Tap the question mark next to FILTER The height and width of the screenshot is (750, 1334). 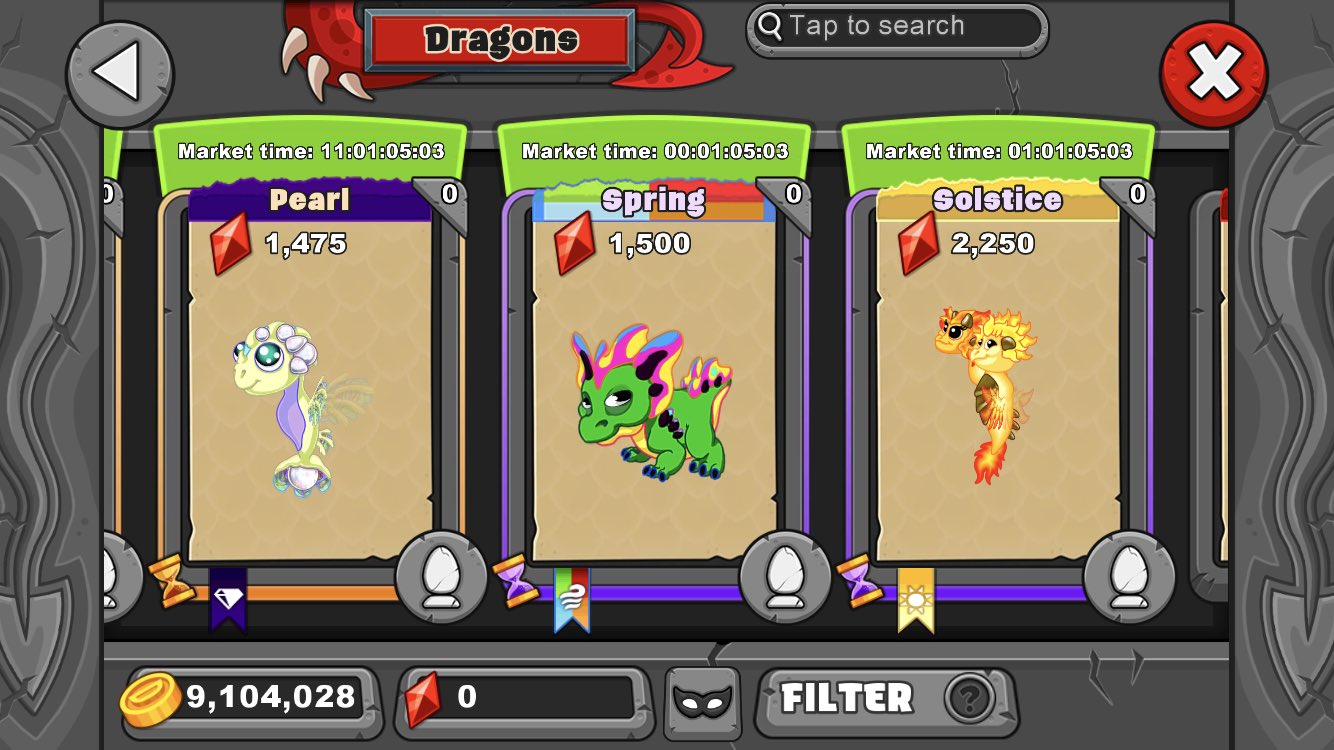point(966,701)
